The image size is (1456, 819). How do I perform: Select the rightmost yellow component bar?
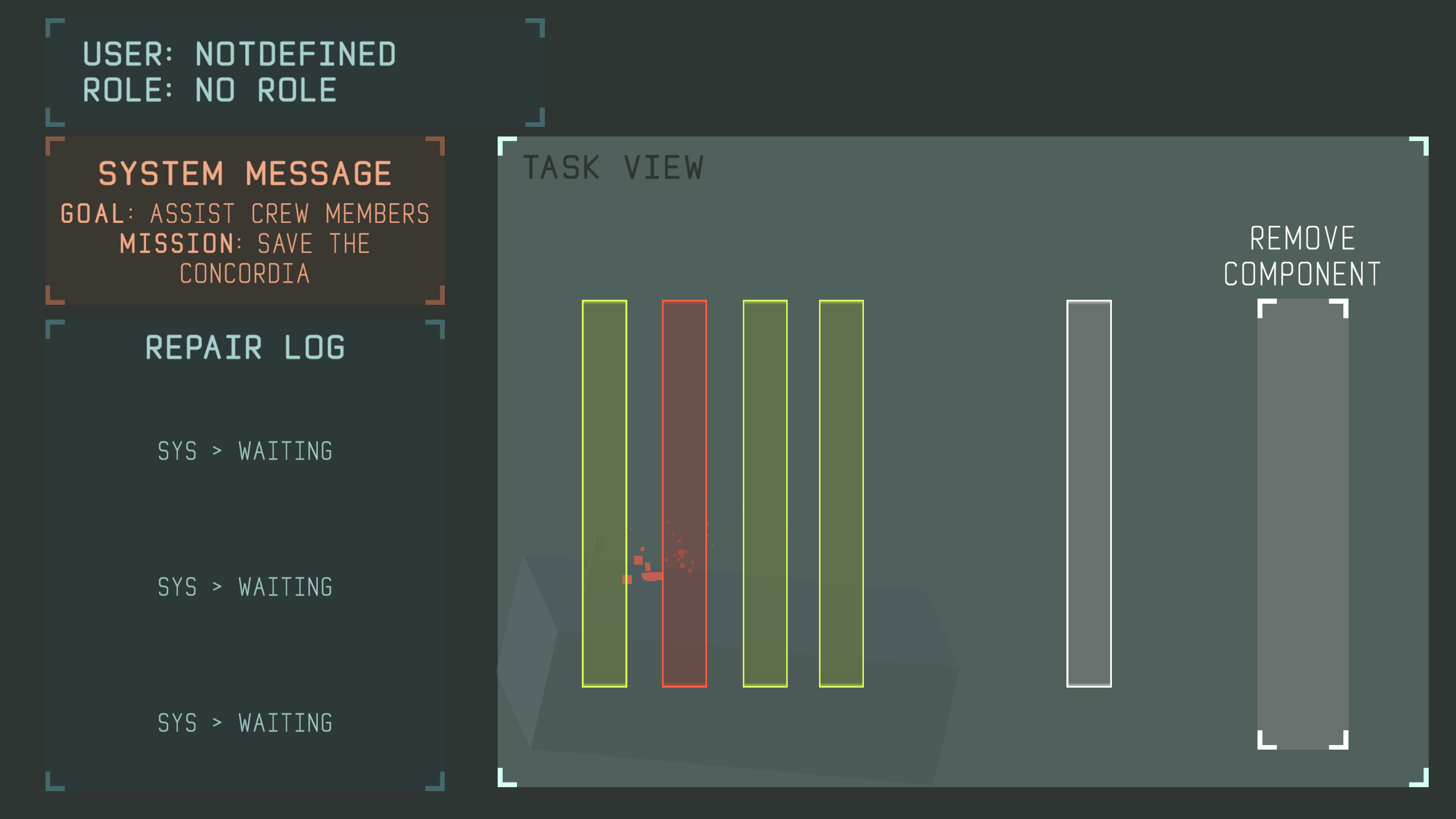842,495
